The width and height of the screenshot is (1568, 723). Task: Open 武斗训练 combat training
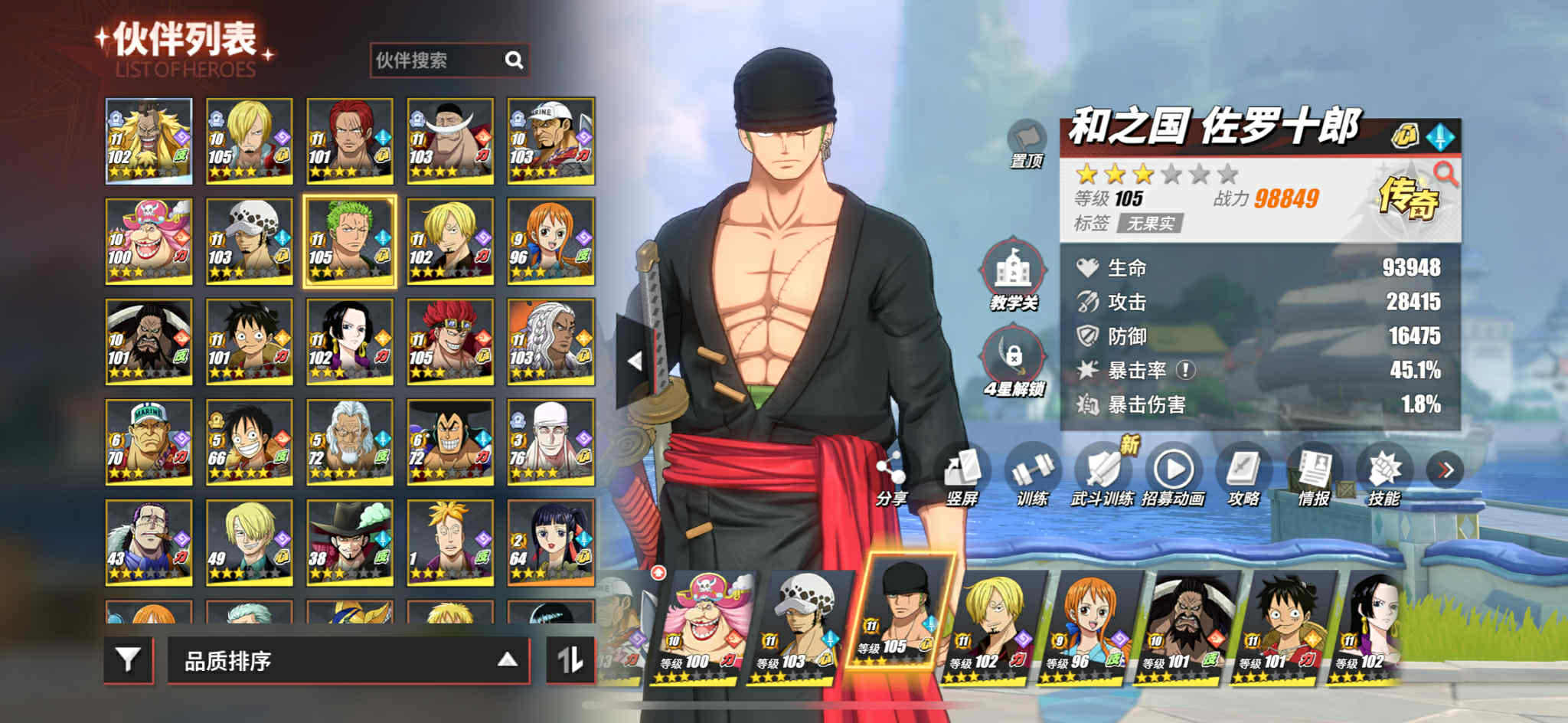coord(1102,475)
